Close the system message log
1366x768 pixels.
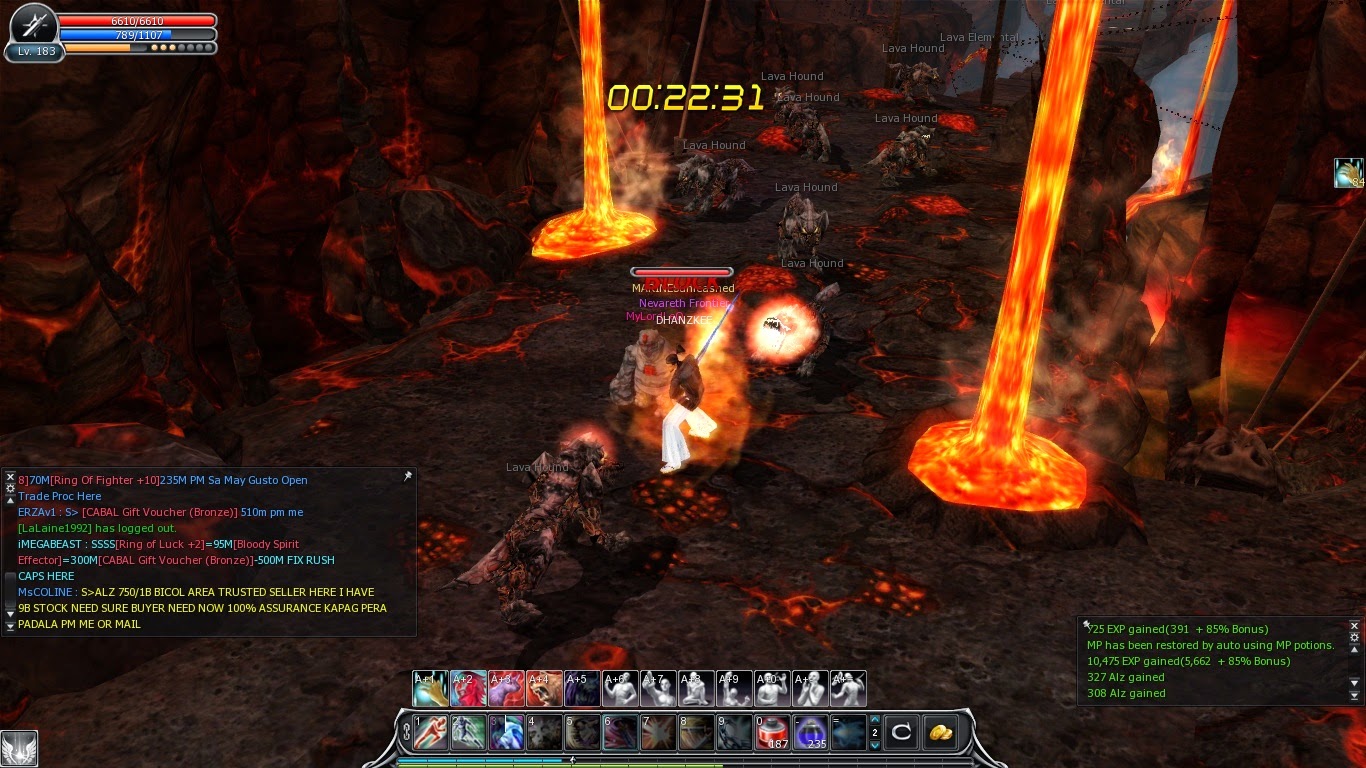(x=1355, y=625)
